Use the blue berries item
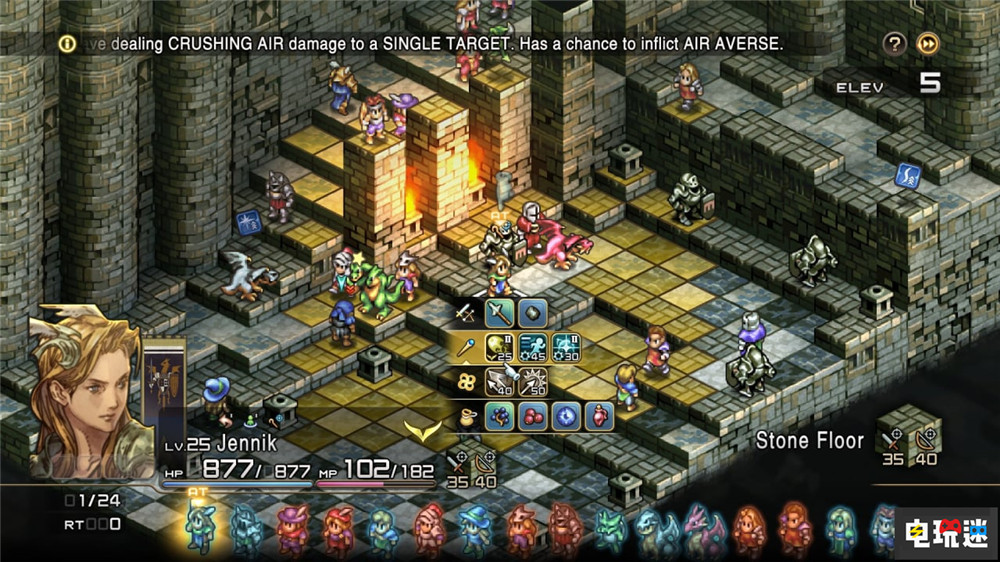Screen dimensions: 1000x562 pos(499,416)
